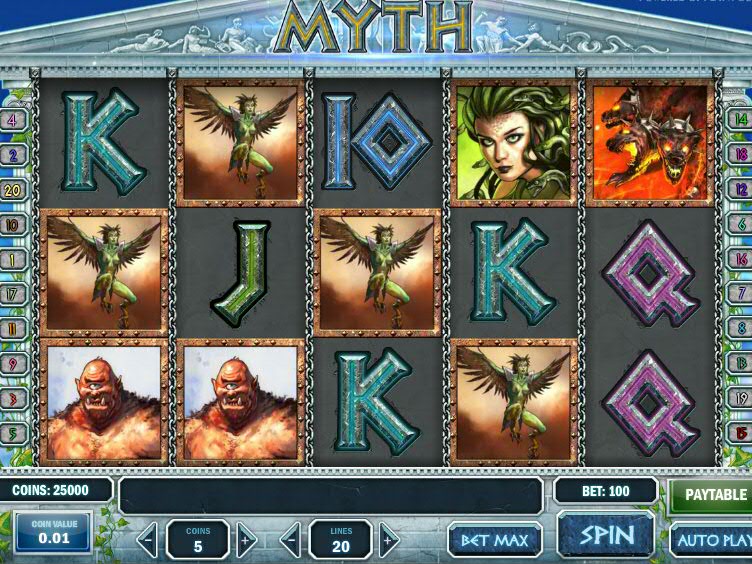The image size is (752, 564).
Task: Select payline marker 7
Action: point(741,294)
